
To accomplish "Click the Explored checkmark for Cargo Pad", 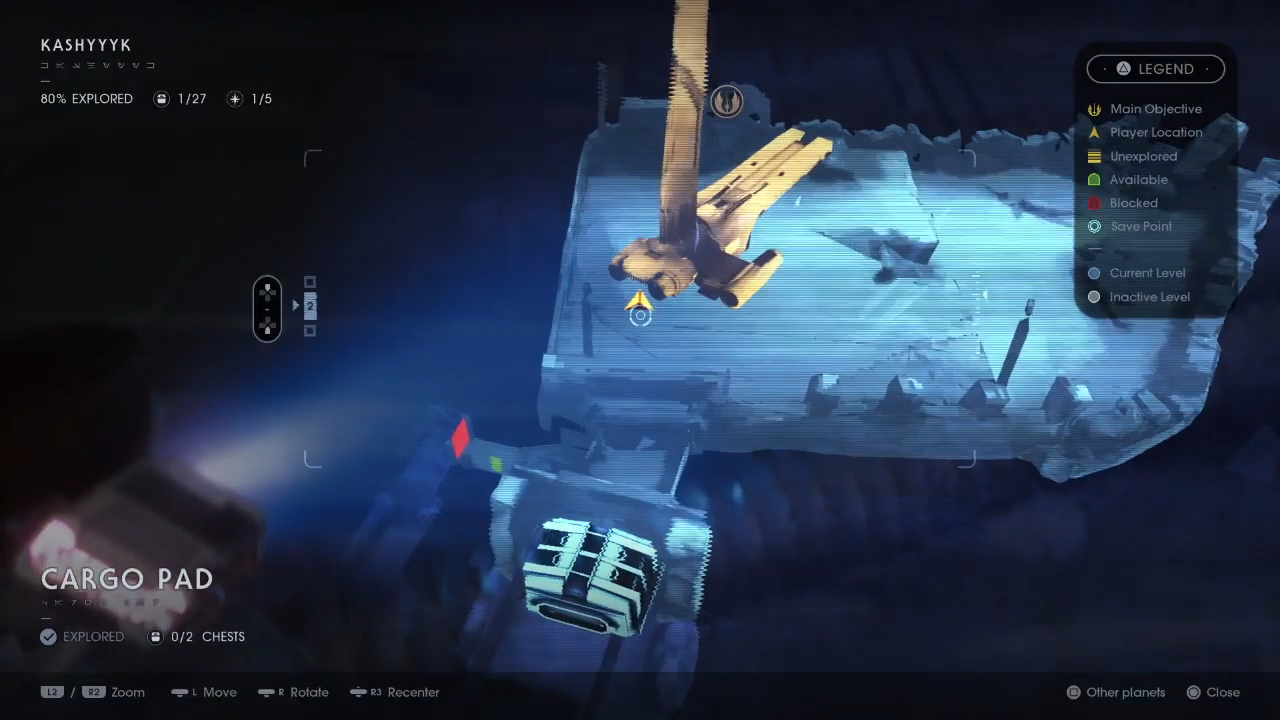I will click(48, 636).
